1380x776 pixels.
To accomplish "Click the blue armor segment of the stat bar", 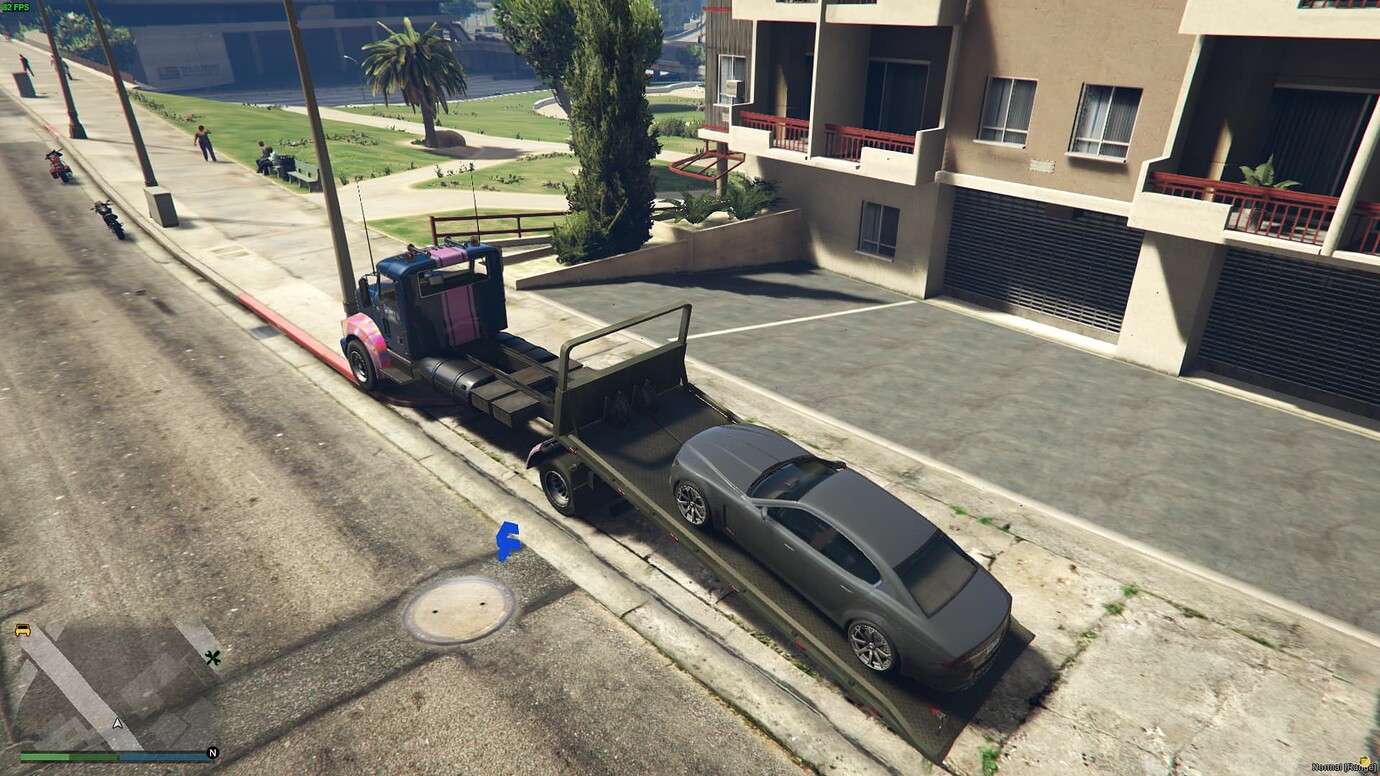I will [x=160, y=757].
